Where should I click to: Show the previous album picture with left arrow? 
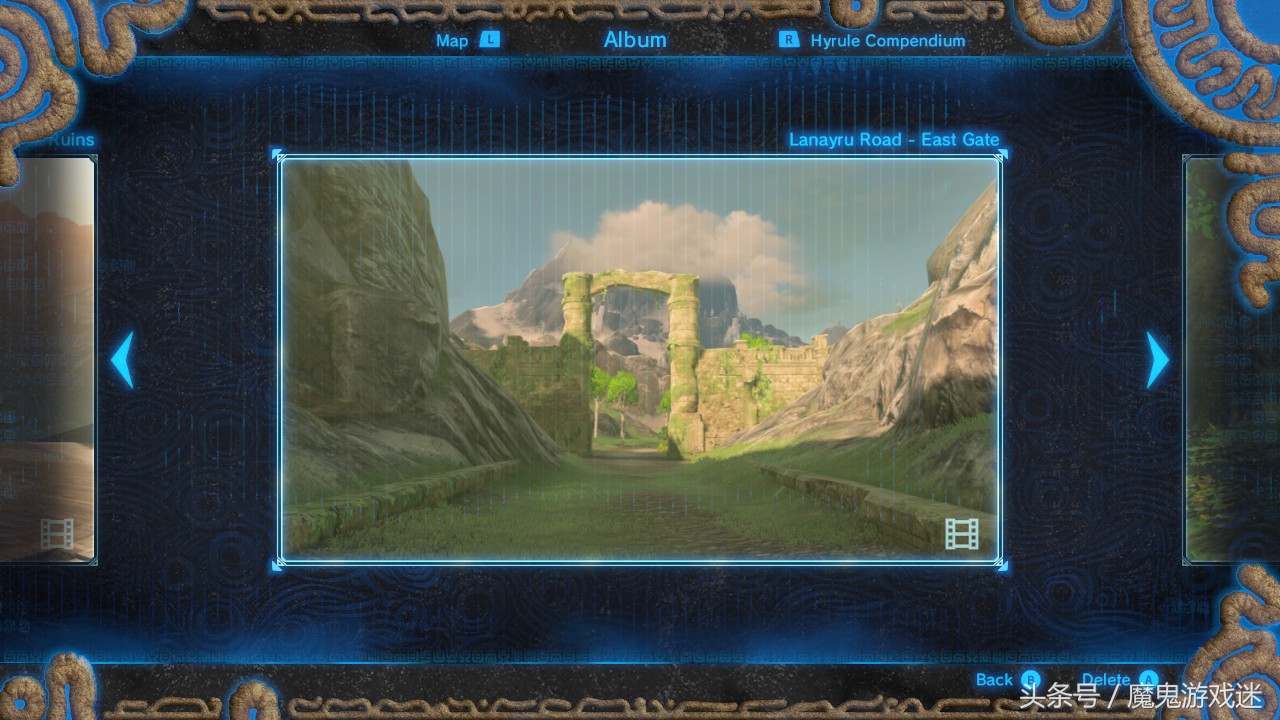click(122, 360)
